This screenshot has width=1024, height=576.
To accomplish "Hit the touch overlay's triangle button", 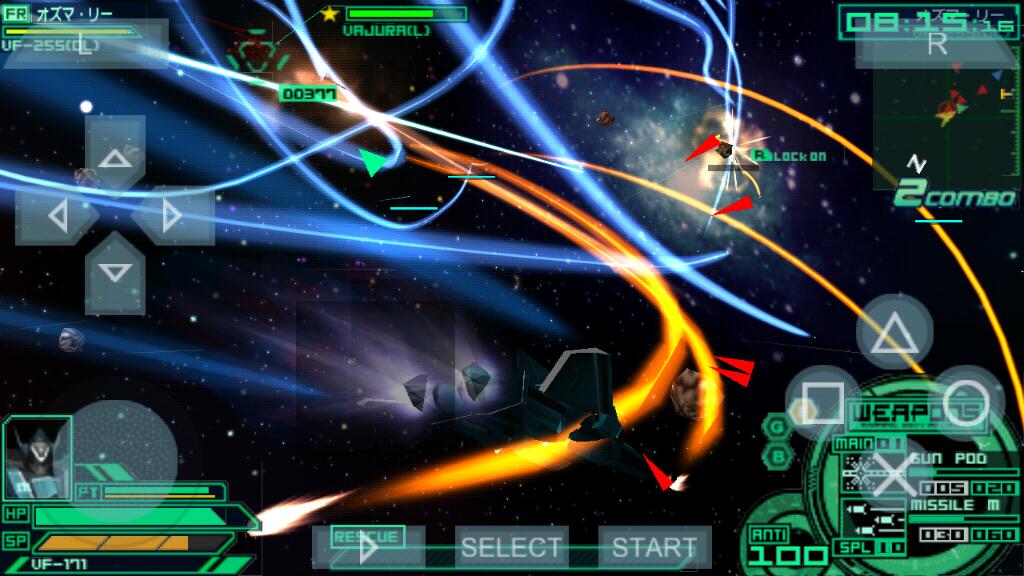I will (894, 333).
